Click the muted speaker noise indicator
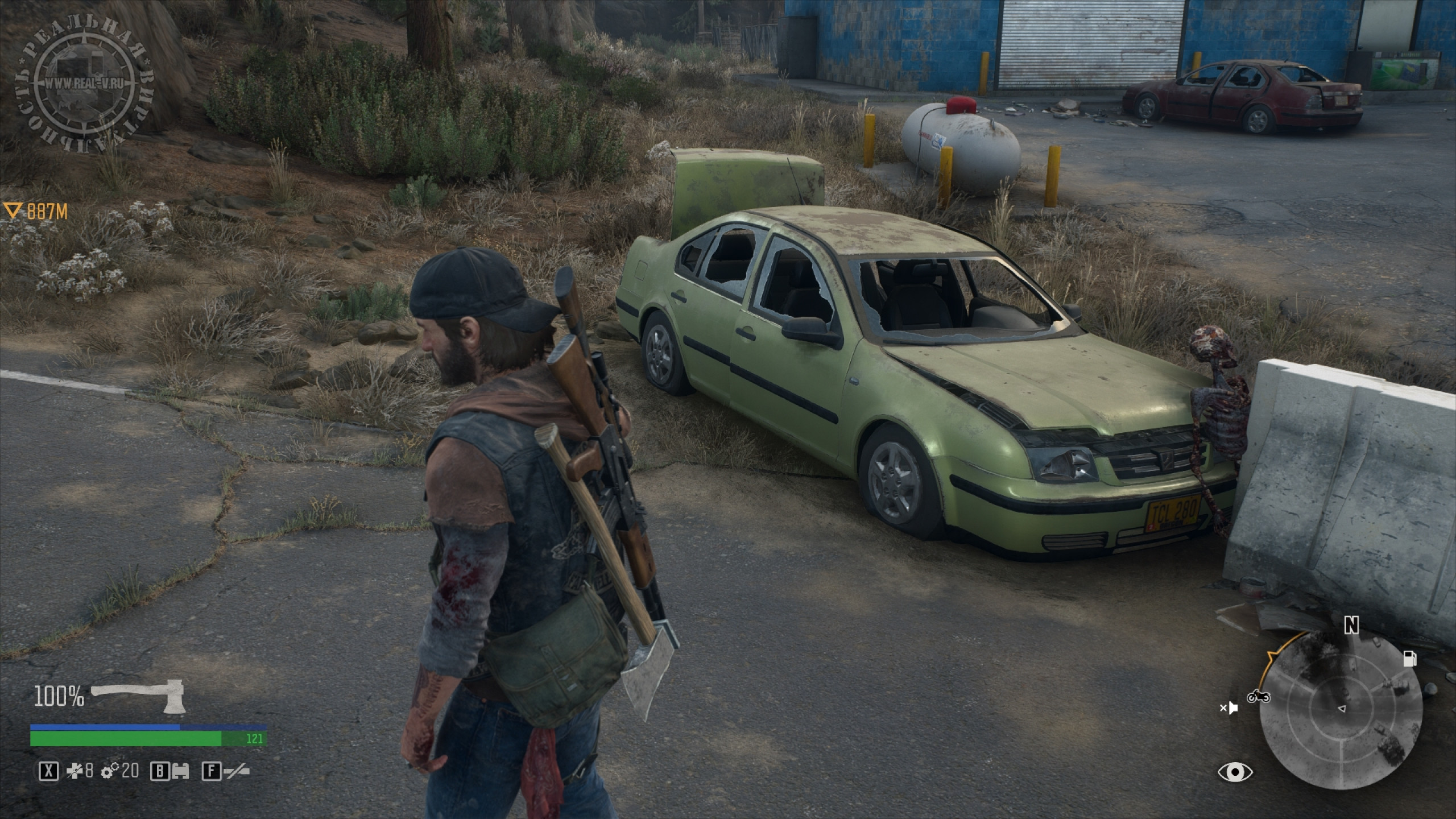 pyautogui.click(x=1229, y=708)
